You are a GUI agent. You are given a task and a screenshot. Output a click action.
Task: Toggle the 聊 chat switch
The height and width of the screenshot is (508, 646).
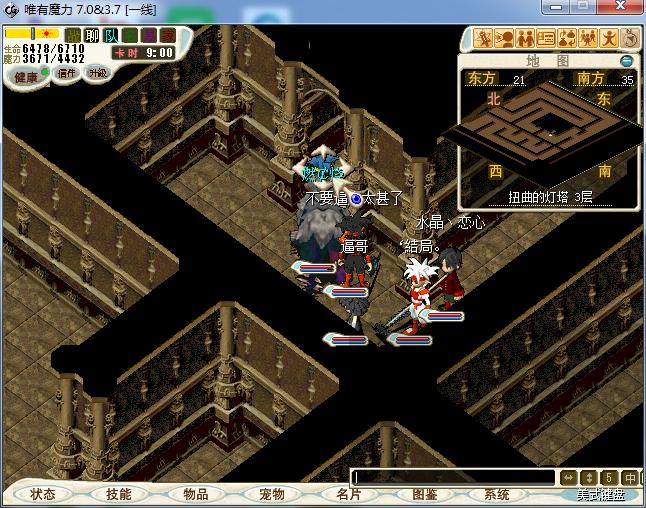click(90, 35)
